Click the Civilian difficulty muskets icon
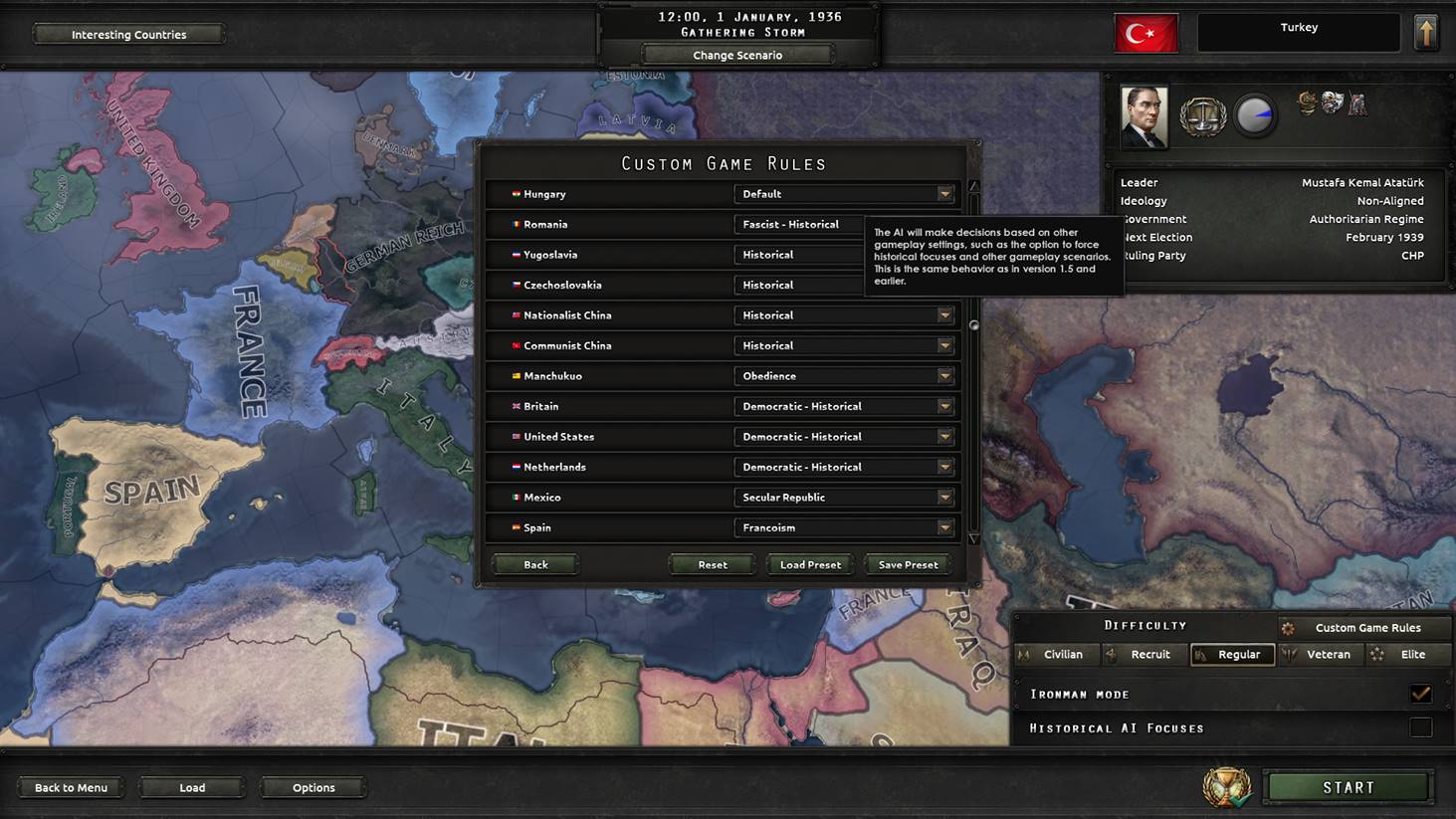This screenshot has width=1456, height=819. click(1027, 654)
